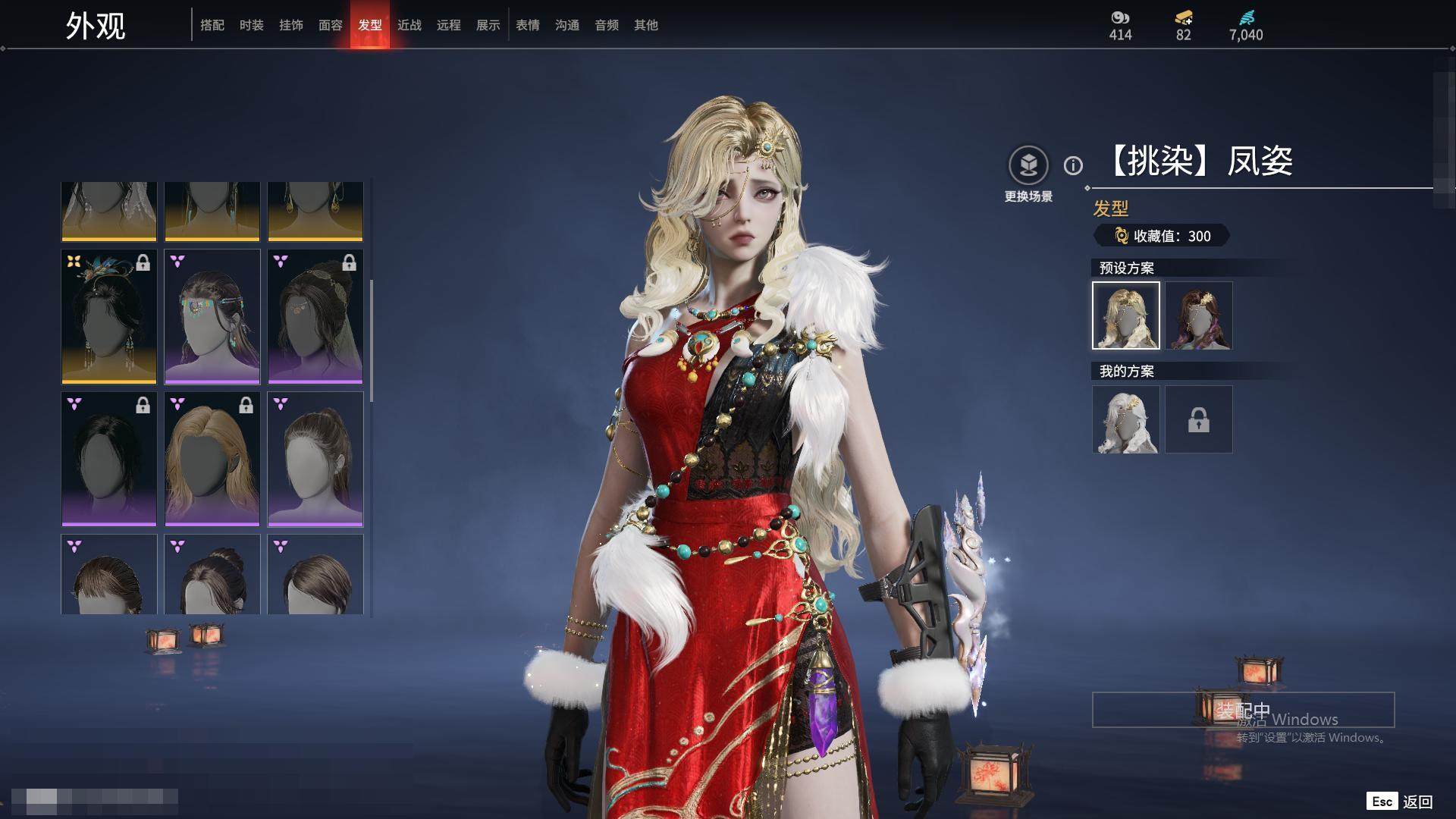This screenshot has height=819, width=1456.
Task: Select the 沟通 tab
Action: point(567,25)
